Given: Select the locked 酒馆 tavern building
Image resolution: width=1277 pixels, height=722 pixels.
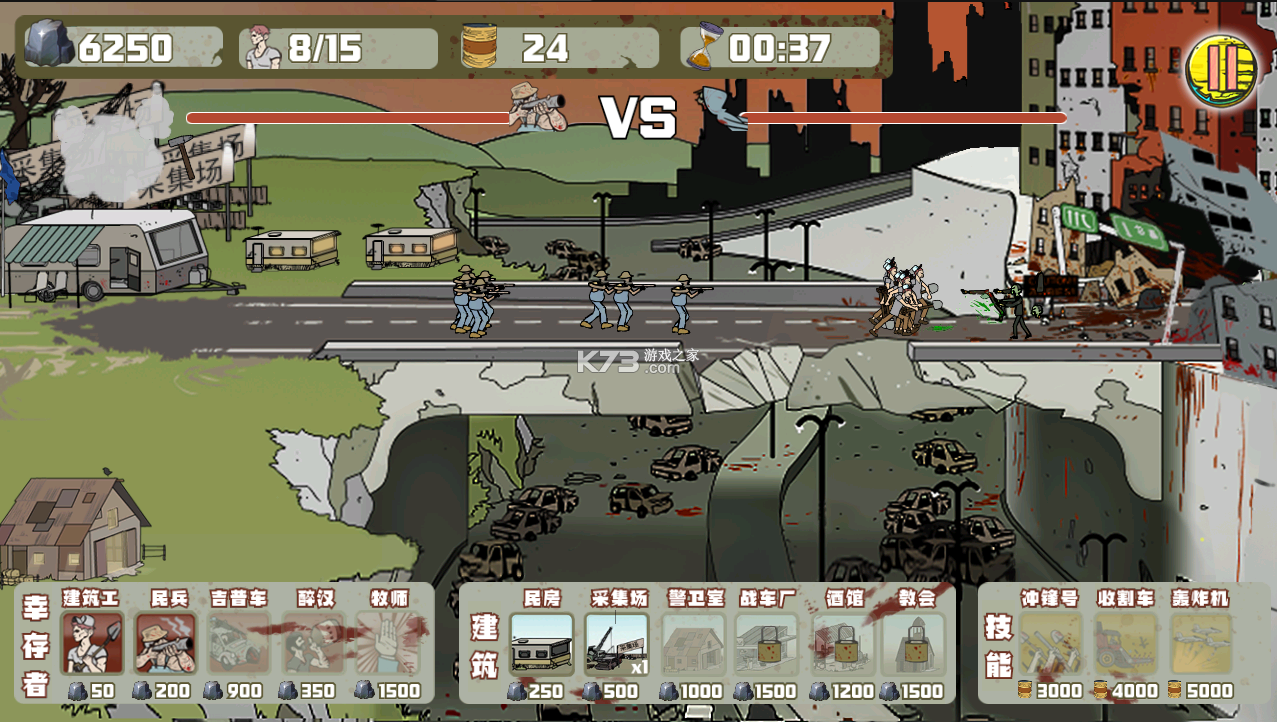Looking at the screenshot, I should (x=842, y=644).
